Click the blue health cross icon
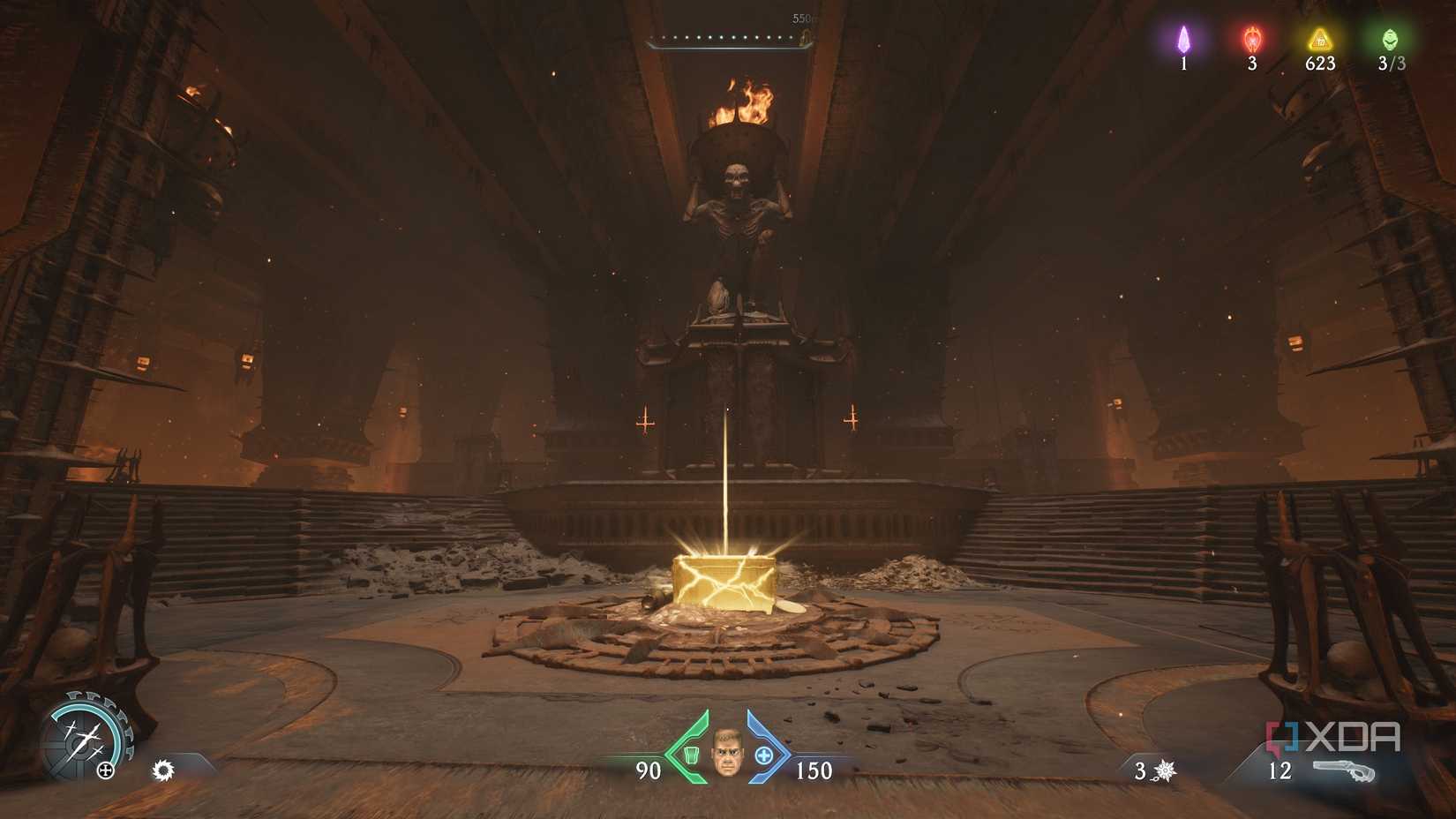The image size is (1456, 819). [x=766, y=756]
